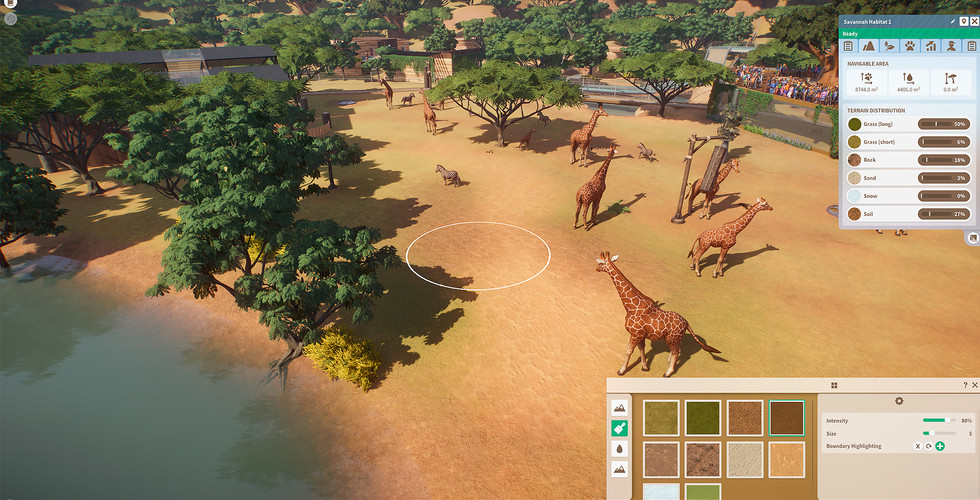The image size is (980, 500).
Task: Select the pale sand texture swatch
Action: tap(744, 459)
